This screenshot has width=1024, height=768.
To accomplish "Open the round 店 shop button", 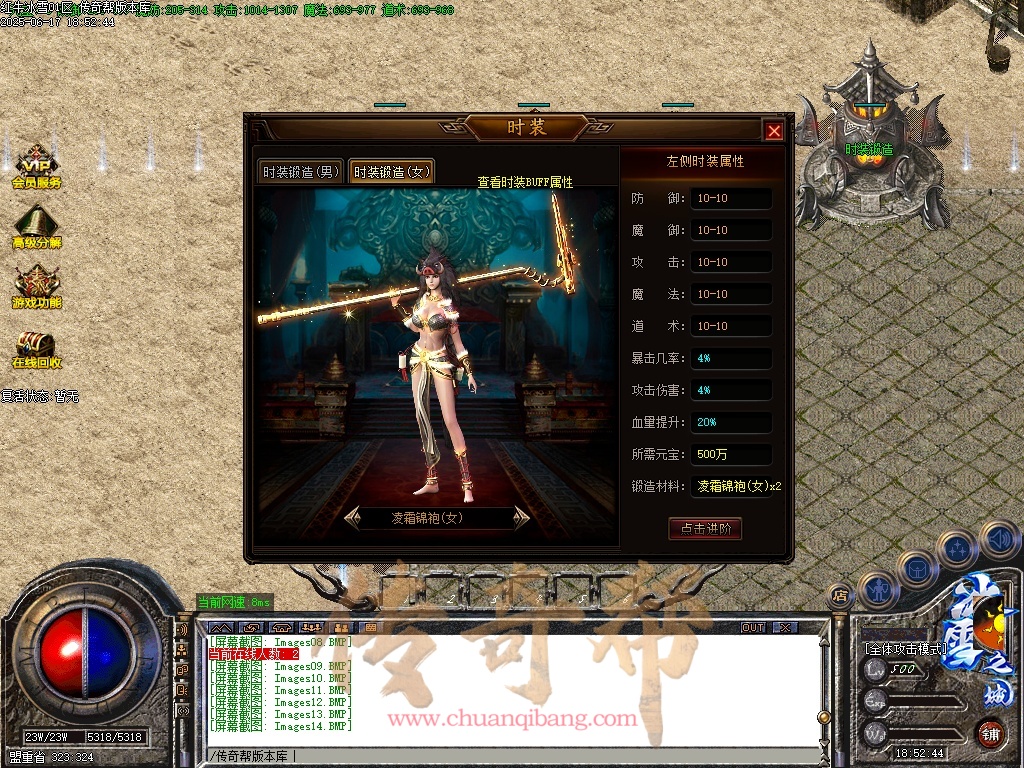I will (x=840, y=596).
